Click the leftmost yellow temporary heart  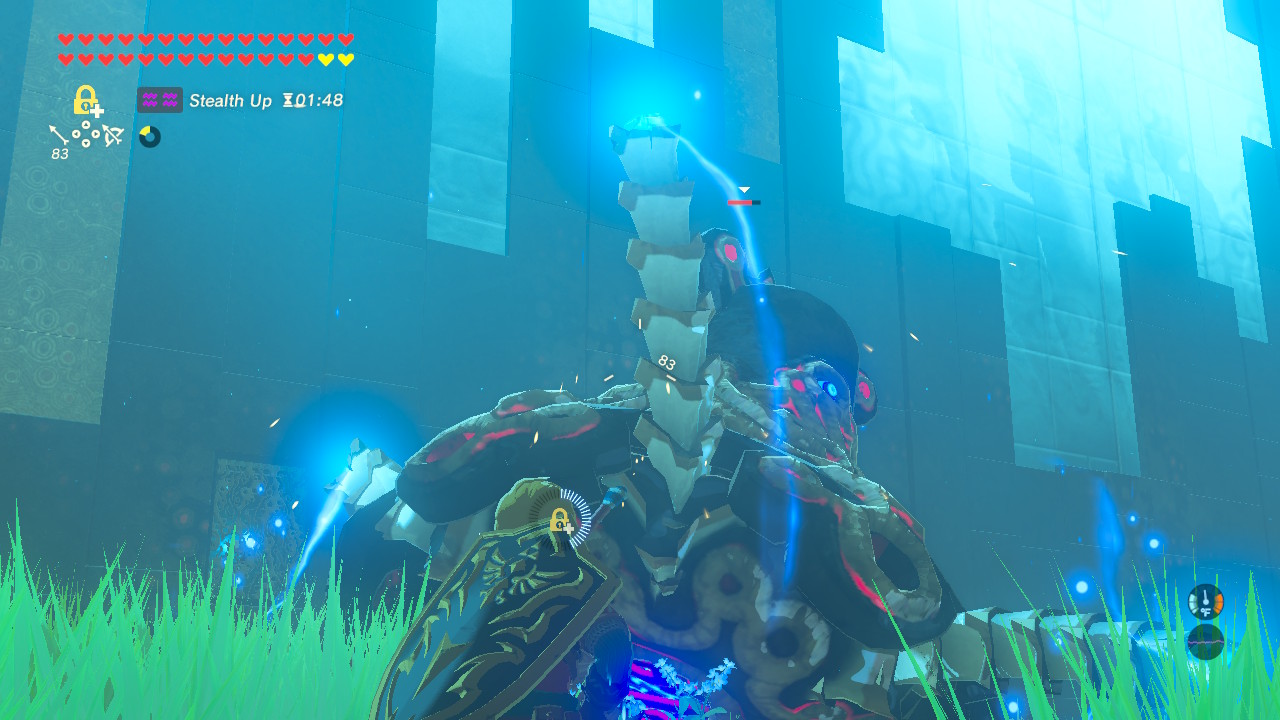325,58
